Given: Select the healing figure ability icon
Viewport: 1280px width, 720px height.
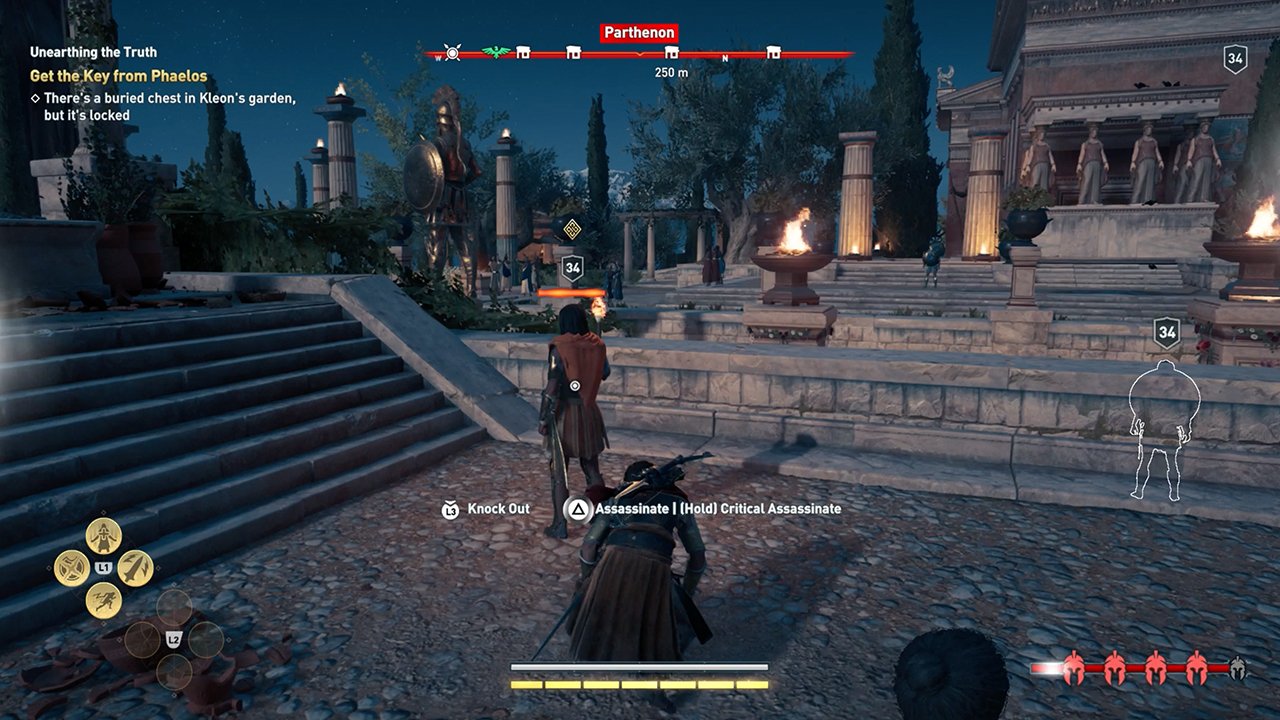Looking at the screenshot, I should point(103,536).
